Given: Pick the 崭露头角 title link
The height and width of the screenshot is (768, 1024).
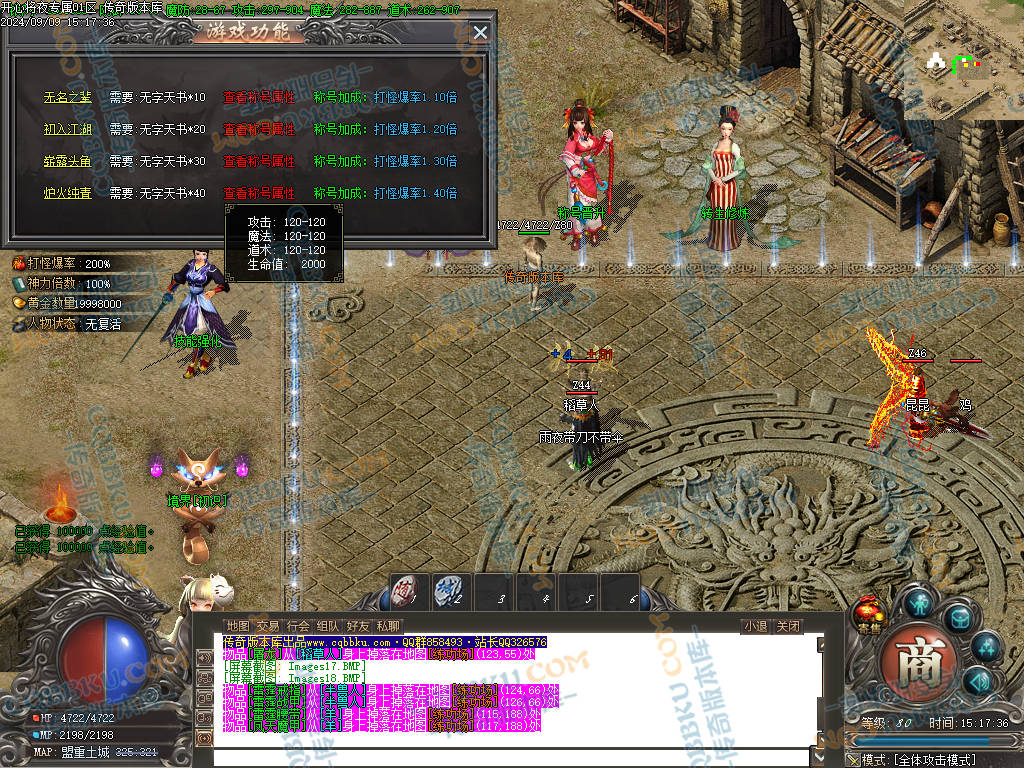Looking at the screenshot, I should coord(67,162).
